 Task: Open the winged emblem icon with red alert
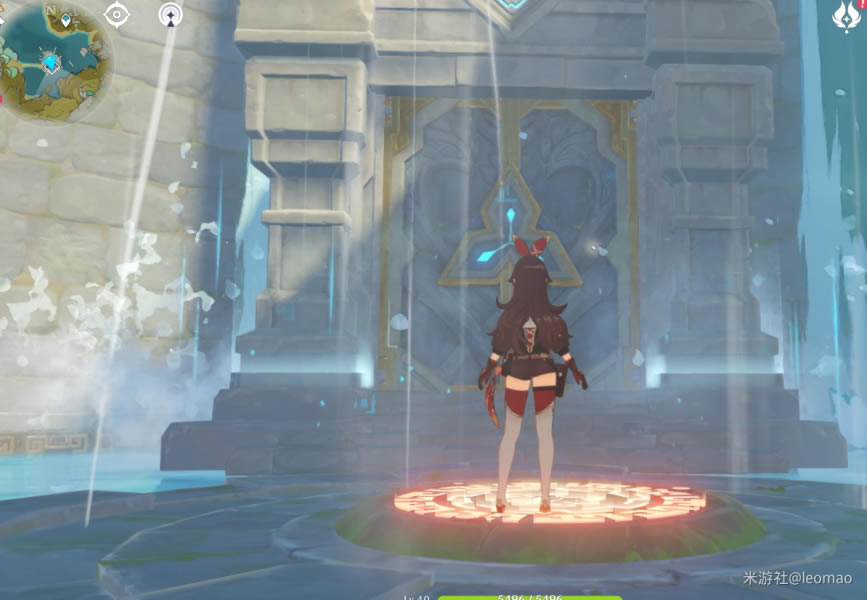[846, 17]
